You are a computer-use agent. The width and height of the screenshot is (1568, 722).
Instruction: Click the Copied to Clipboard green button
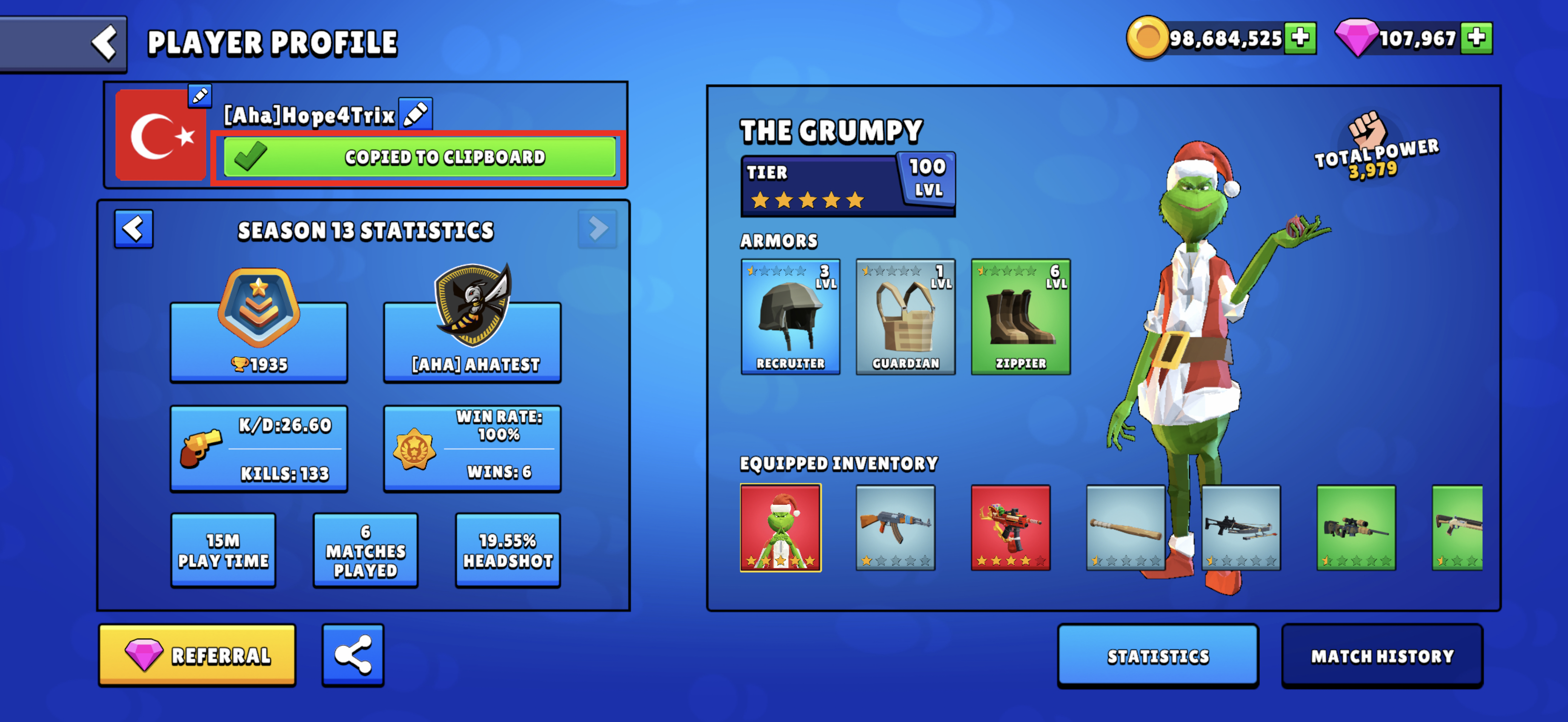(x=419, y=157)
